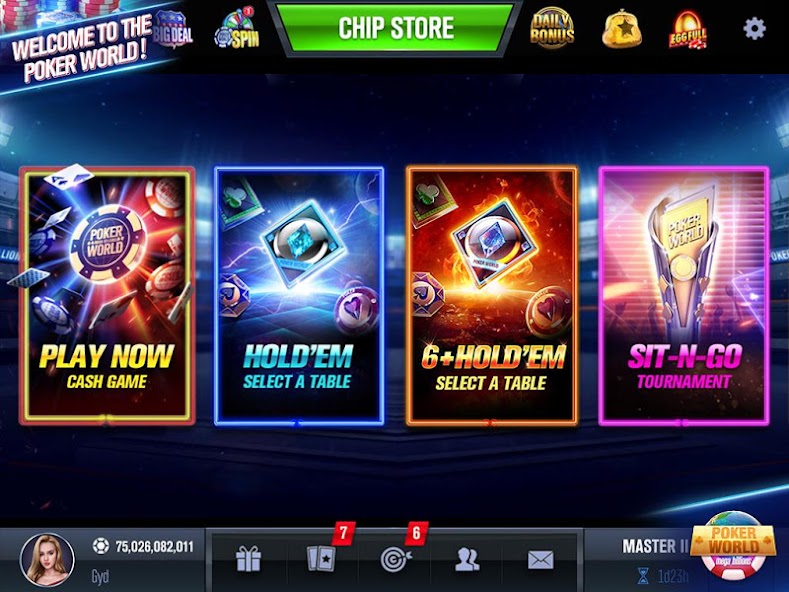The width and height of the screenshot is (789, 592).
Task: Open the gold star purse icon
Action: pyautogui.click(x=620, y=29)
